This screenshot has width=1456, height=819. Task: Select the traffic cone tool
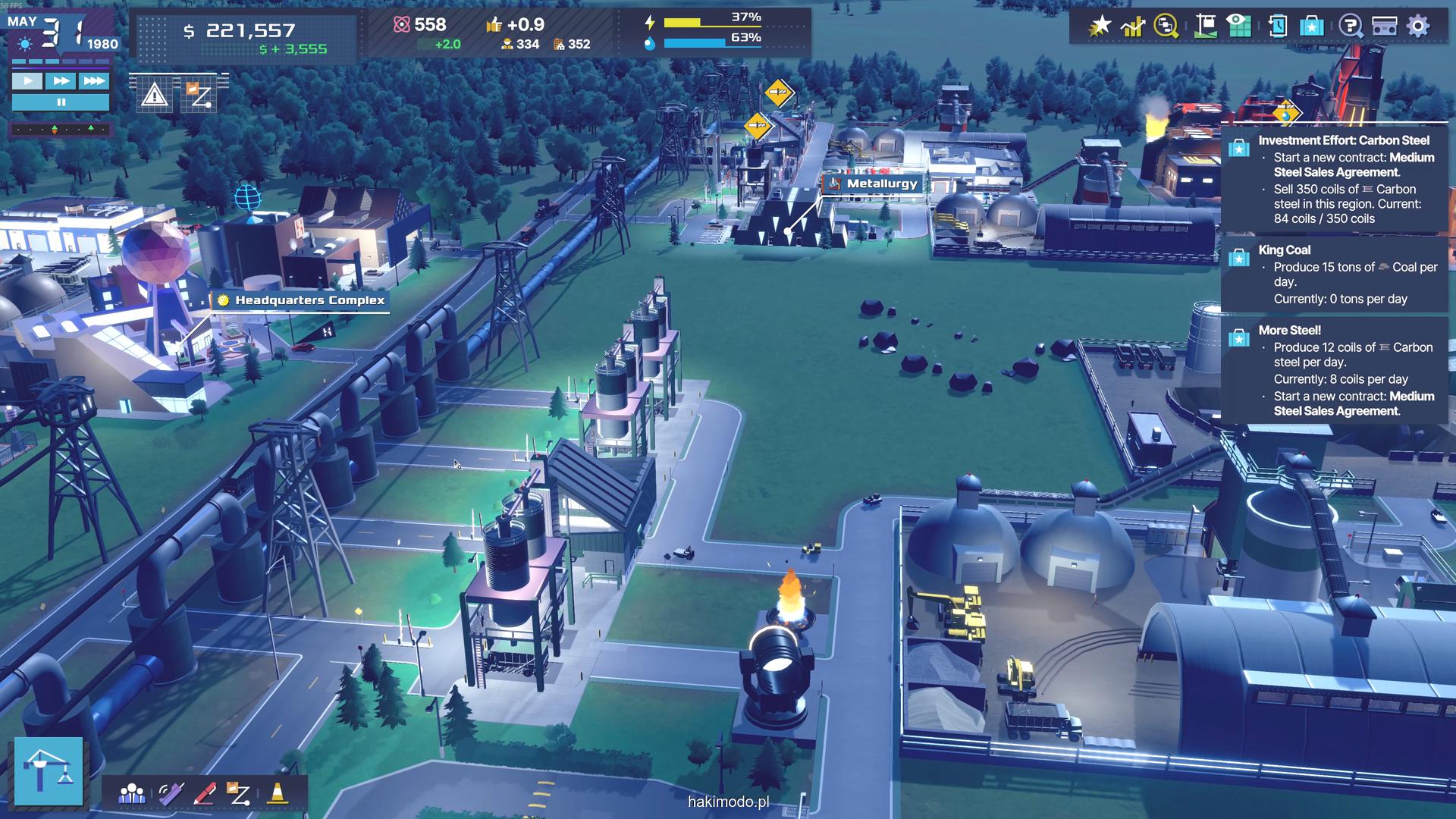[x=278, y=794]
